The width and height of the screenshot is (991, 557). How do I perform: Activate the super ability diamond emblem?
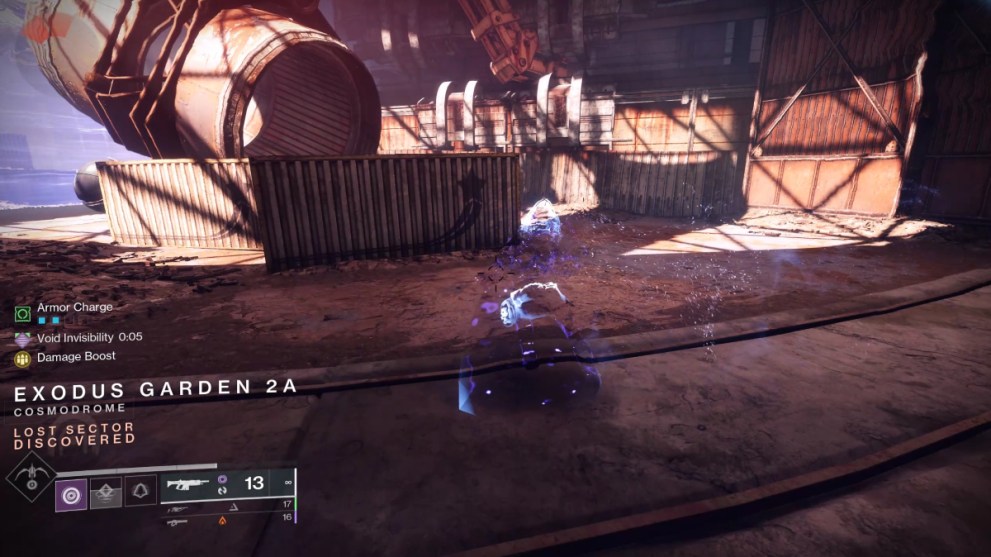pos(31,478)
